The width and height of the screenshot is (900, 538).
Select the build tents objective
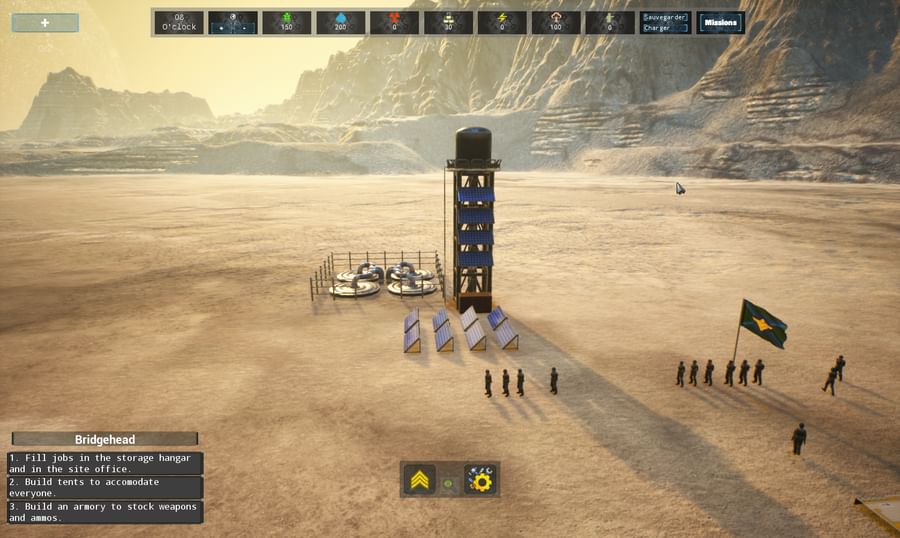click(105, 487)
